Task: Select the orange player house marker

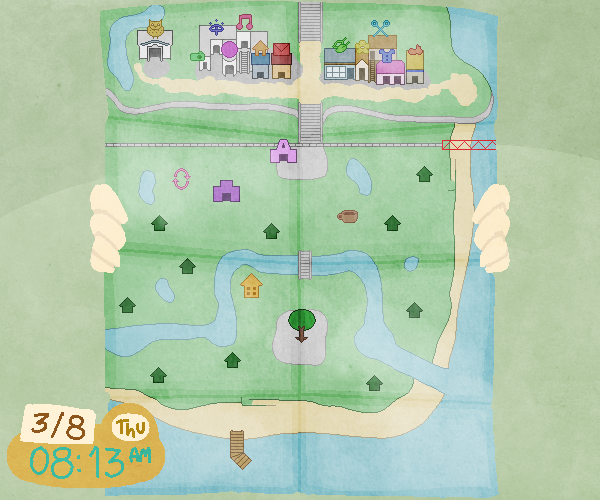Action: tap(251, 286)
